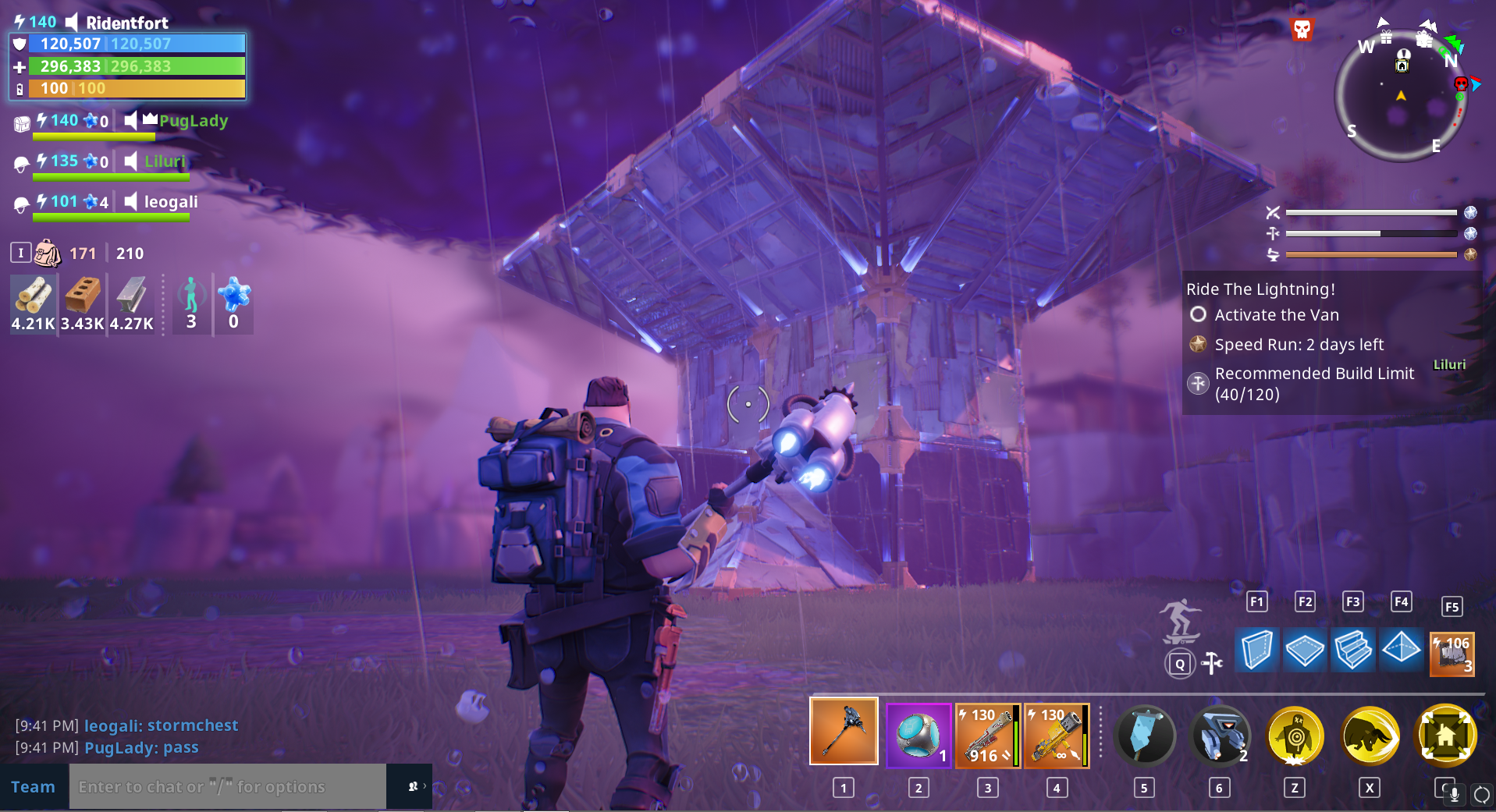Screen dimensions: 1496x812
Task: Activate the turret gadget in slot 6
Action: coord(1220,735)
